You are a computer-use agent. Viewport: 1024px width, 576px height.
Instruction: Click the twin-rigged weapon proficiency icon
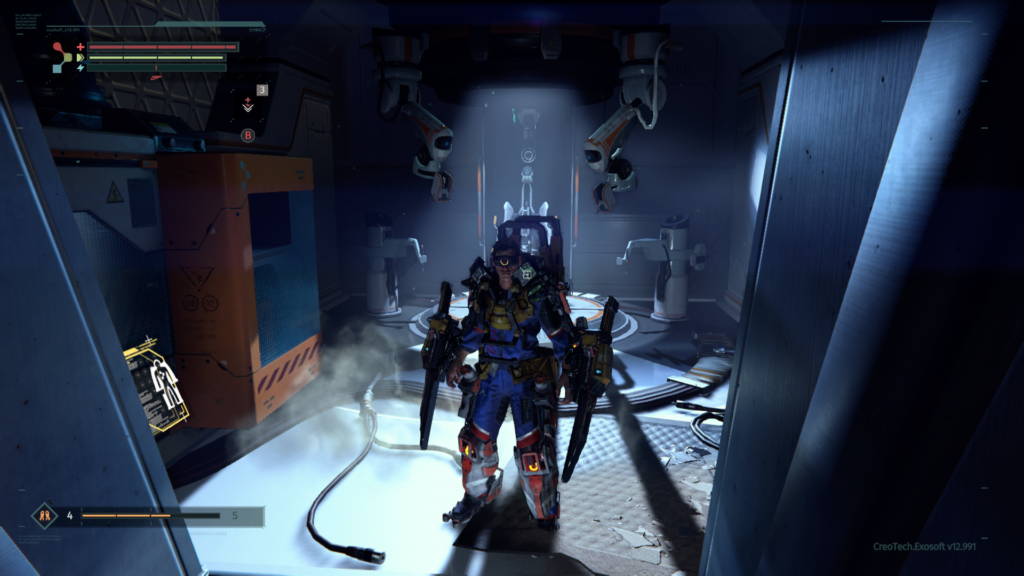(x=44, y=516)
